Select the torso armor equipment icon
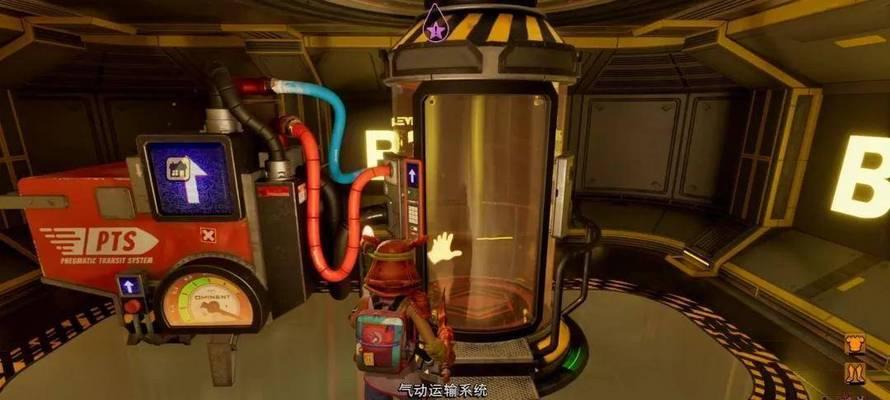Viewport: 890px width, 400px height. click(855, 346)
